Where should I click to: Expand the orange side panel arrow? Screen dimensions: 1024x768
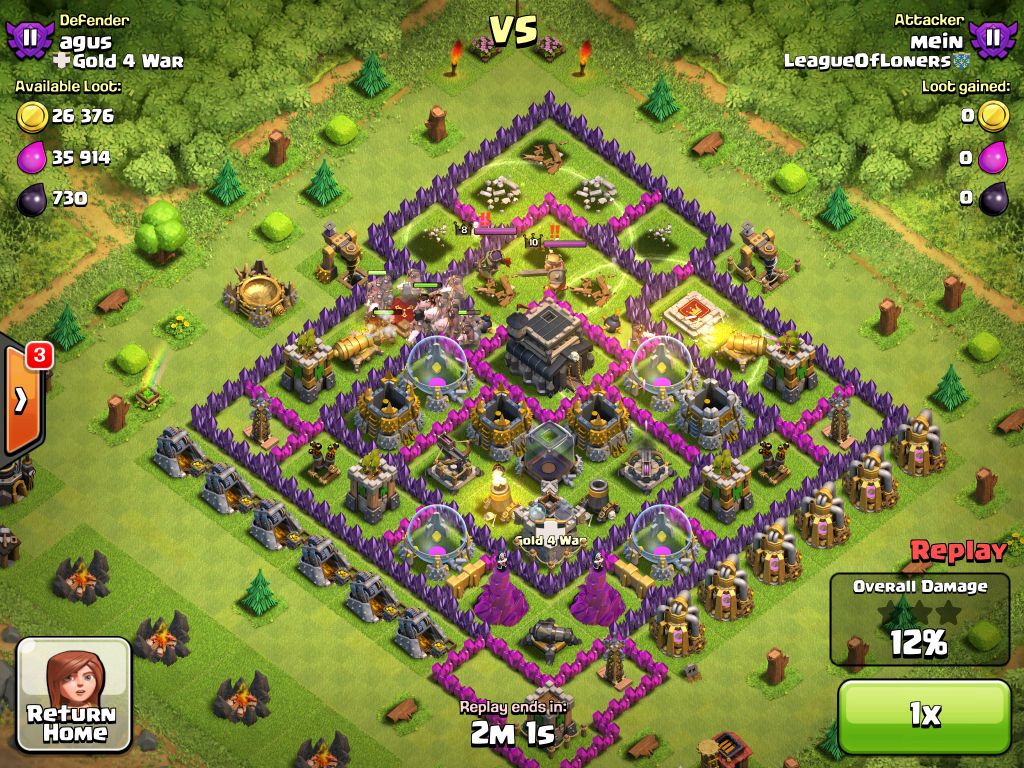click(x=21, y=400)
